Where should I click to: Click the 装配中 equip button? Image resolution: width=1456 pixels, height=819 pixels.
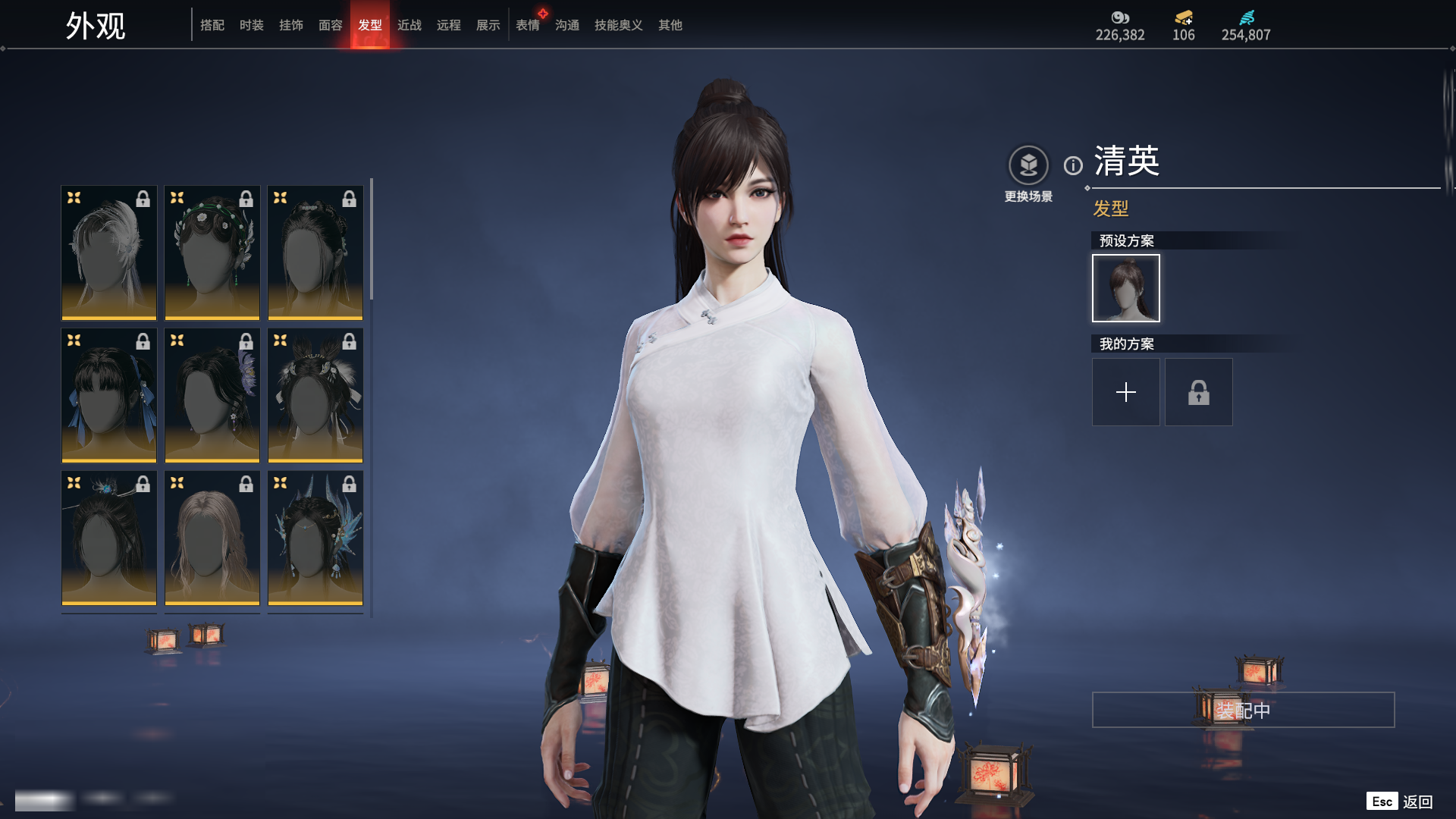[1243, 710]
